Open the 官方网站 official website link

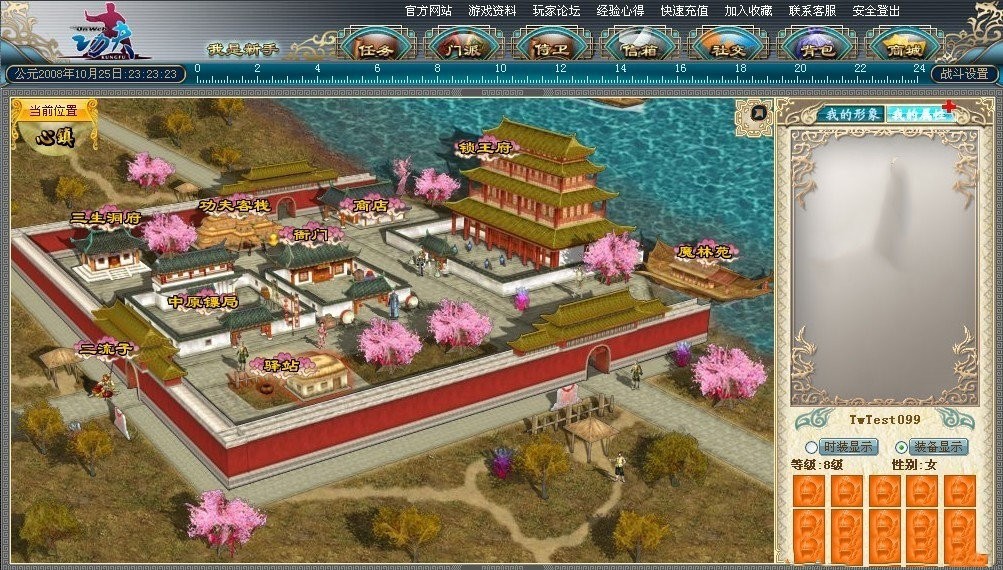click(x=428, y=11)
